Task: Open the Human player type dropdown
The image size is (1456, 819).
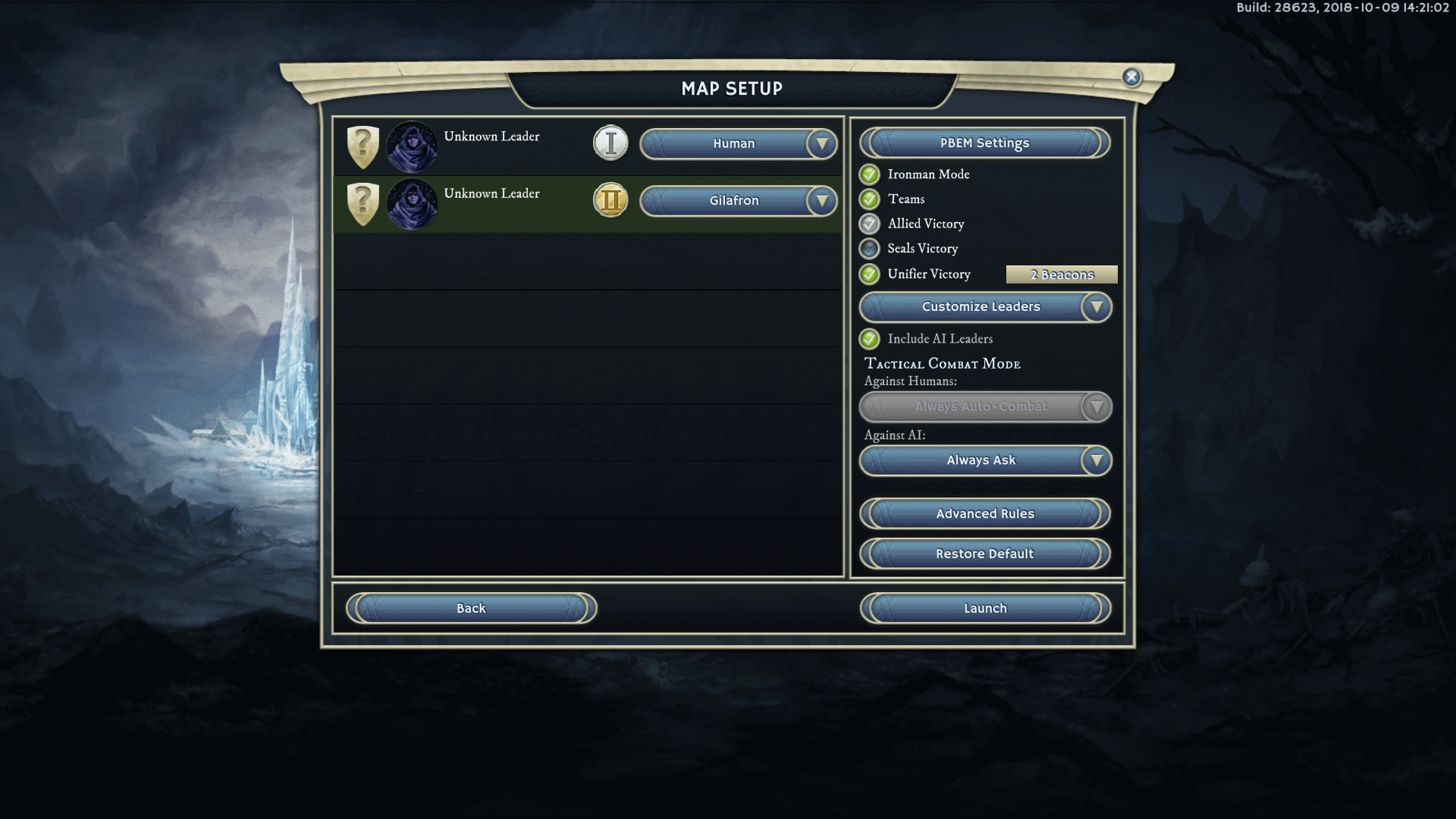Action: pyautogui.click(x=821, y=144)
